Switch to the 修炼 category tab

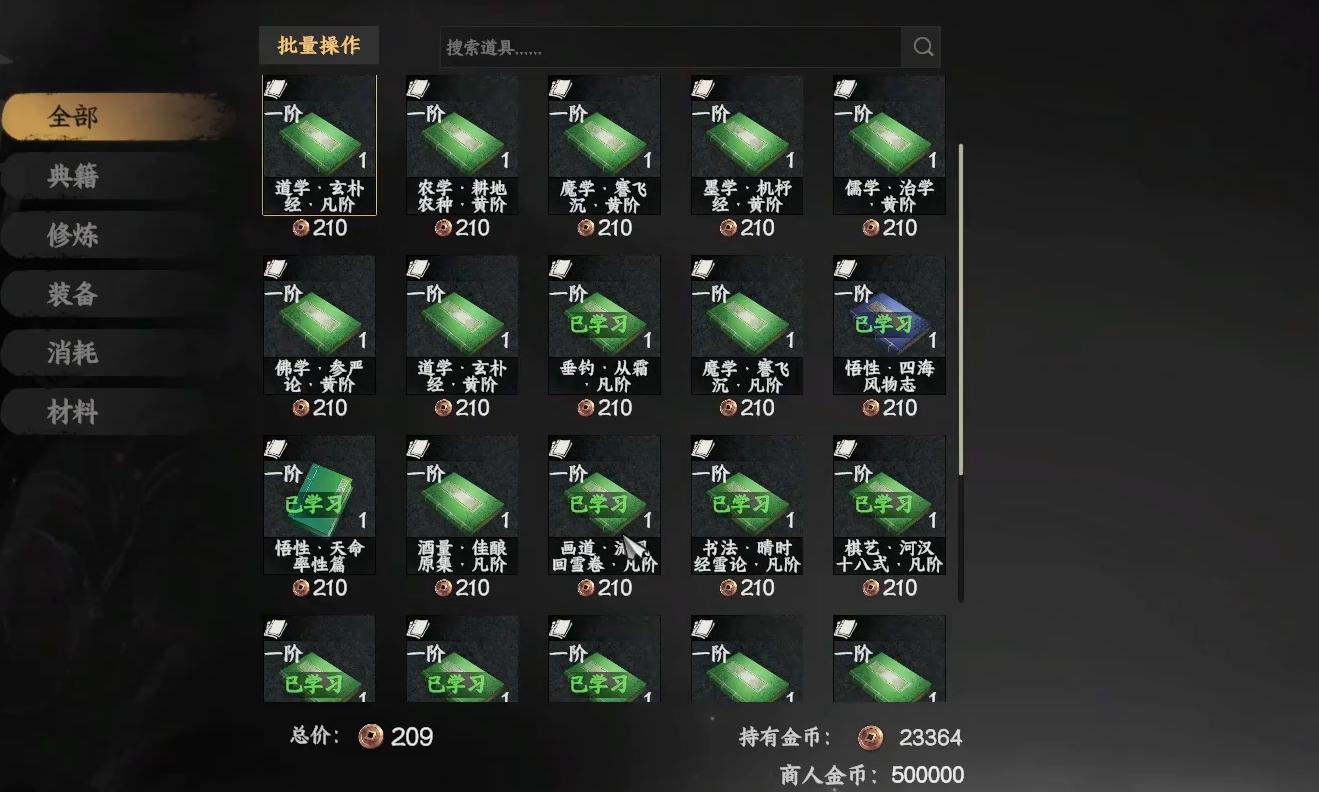click(x=70, y=234)
